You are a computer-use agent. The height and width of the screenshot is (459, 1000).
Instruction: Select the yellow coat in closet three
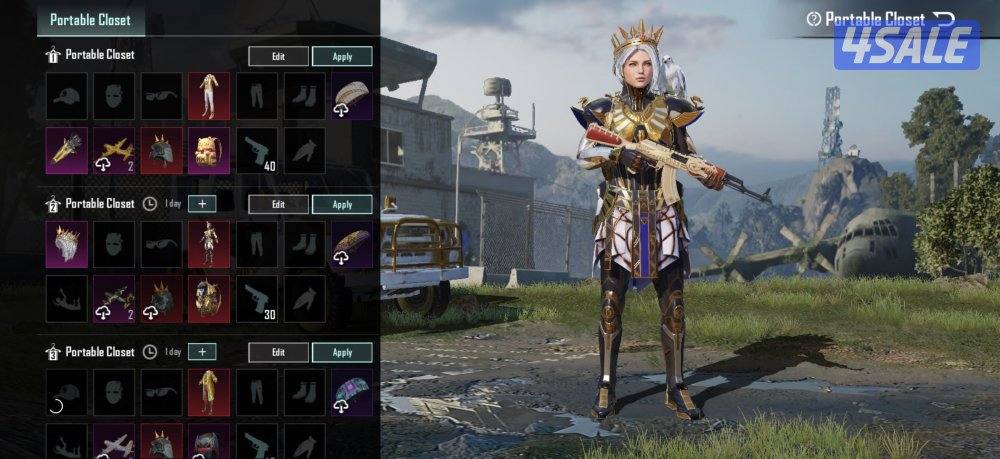click(x=209, y=391)
